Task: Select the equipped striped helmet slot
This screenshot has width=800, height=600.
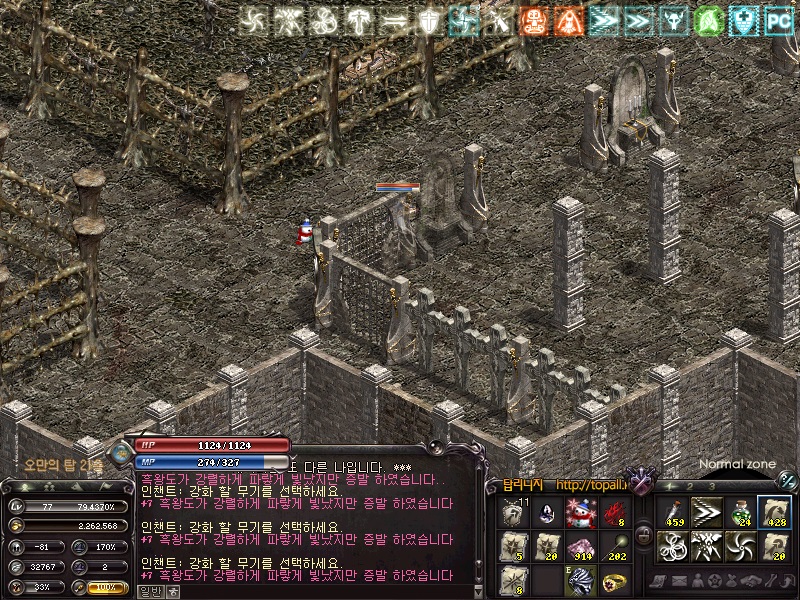Action: tap(581, 579)
